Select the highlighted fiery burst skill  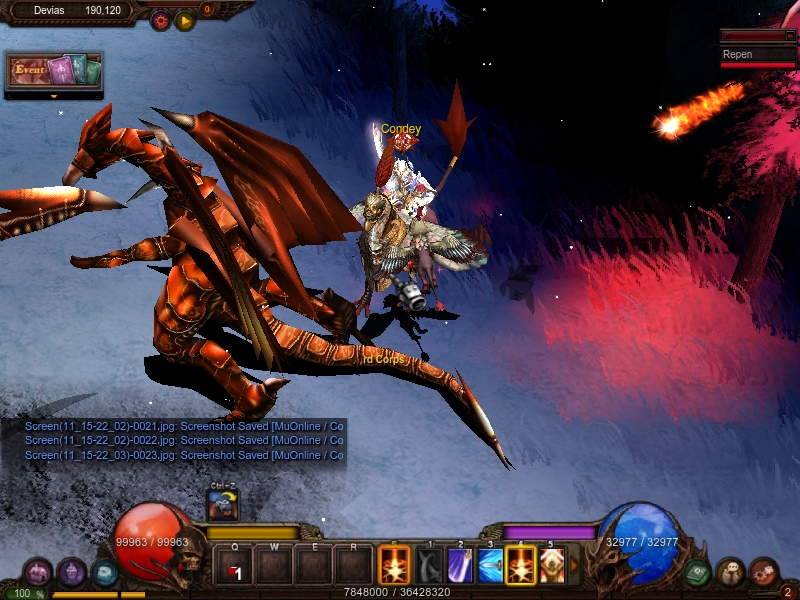tap(521, 566)
